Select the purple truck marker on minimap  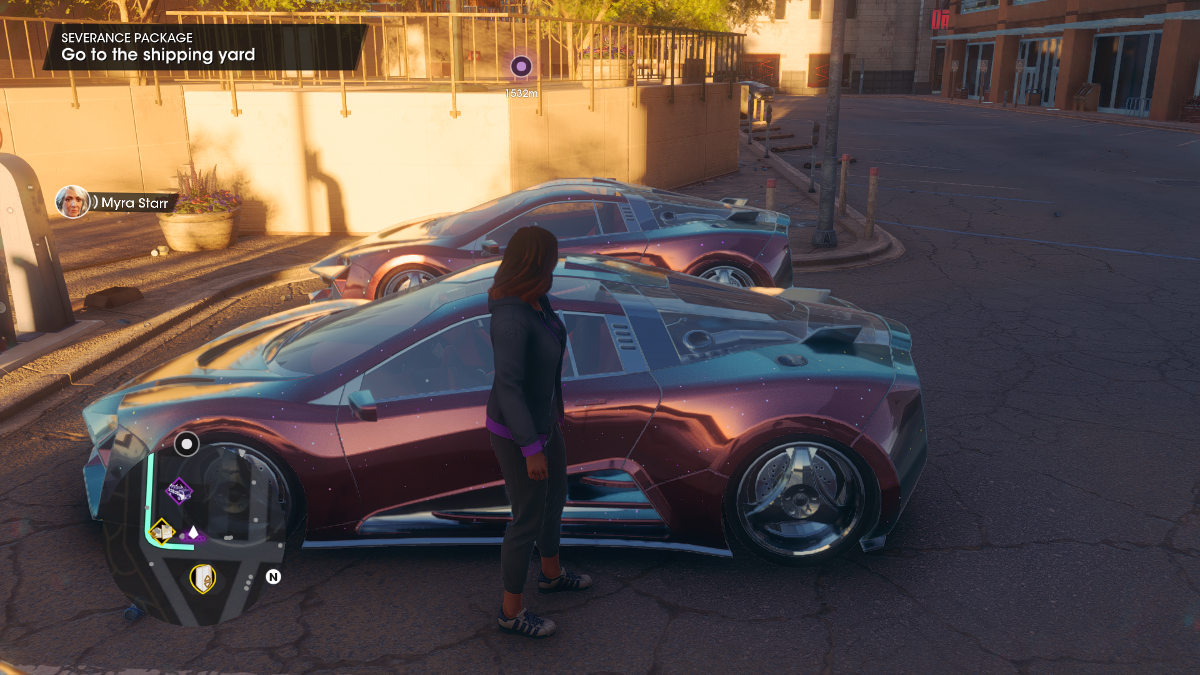tap(179, 491)
